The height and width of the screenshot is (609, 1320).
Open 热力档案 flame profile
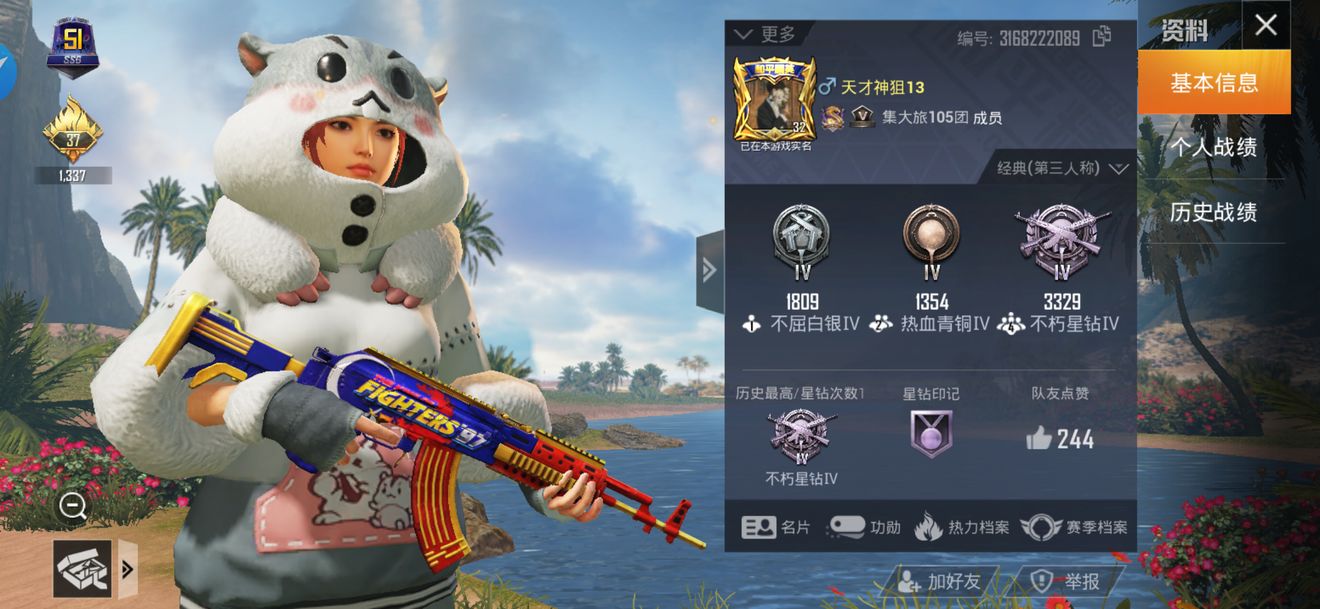pos(962,527)
